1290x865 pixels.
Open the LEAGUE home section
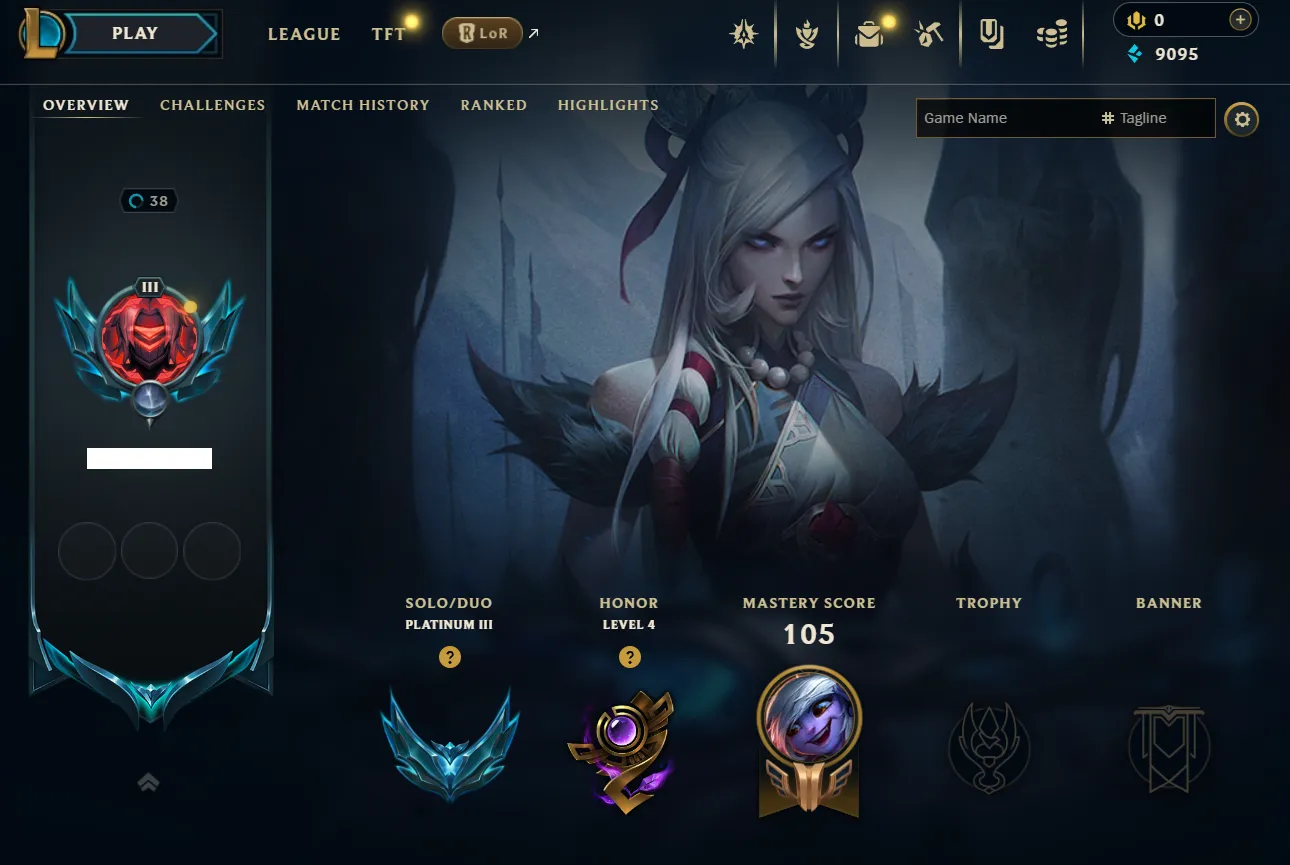coord(304,34)
